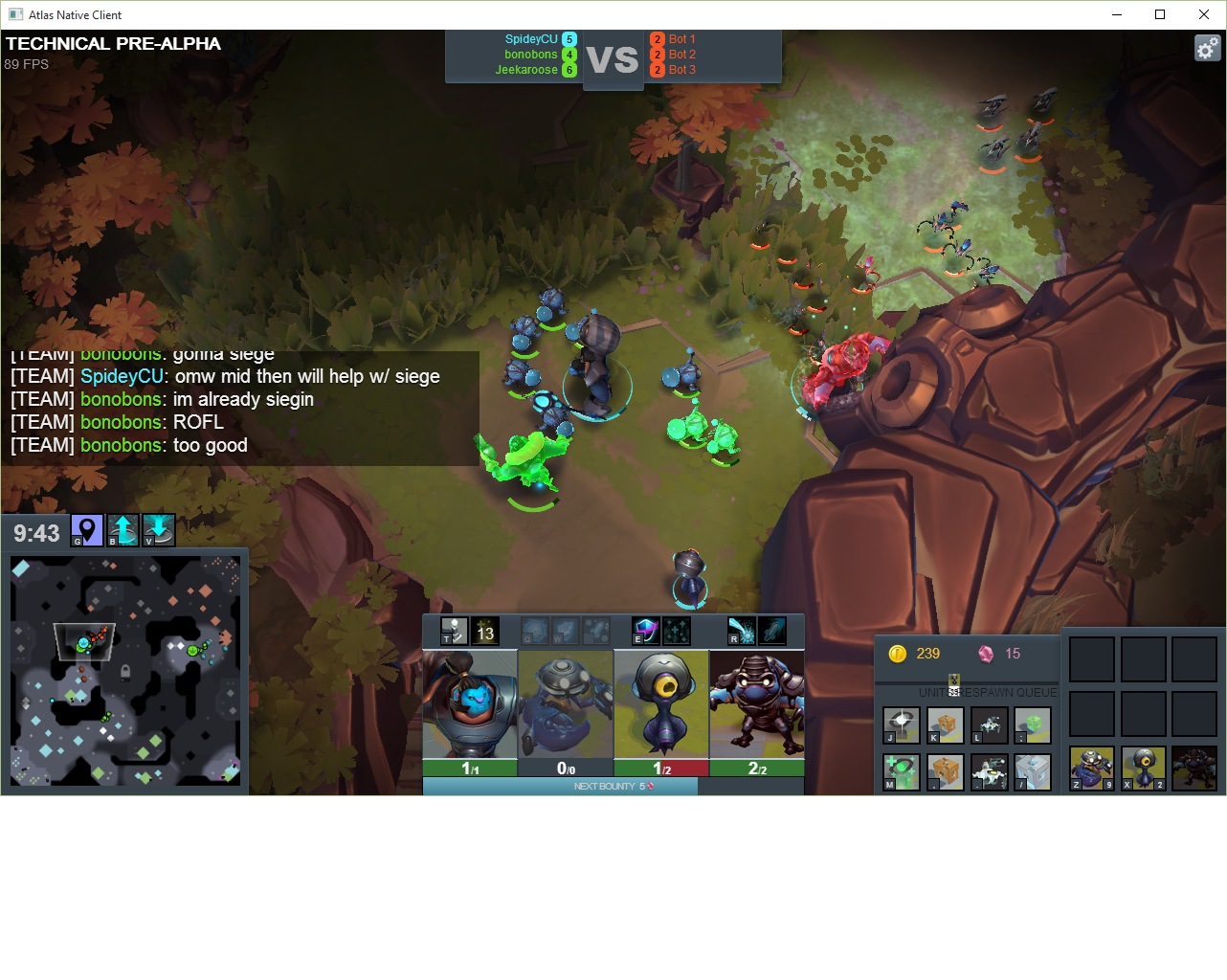1227x980 pixels.
Task: Click the crab unit icon showing 9
Action: (1092, 768)
